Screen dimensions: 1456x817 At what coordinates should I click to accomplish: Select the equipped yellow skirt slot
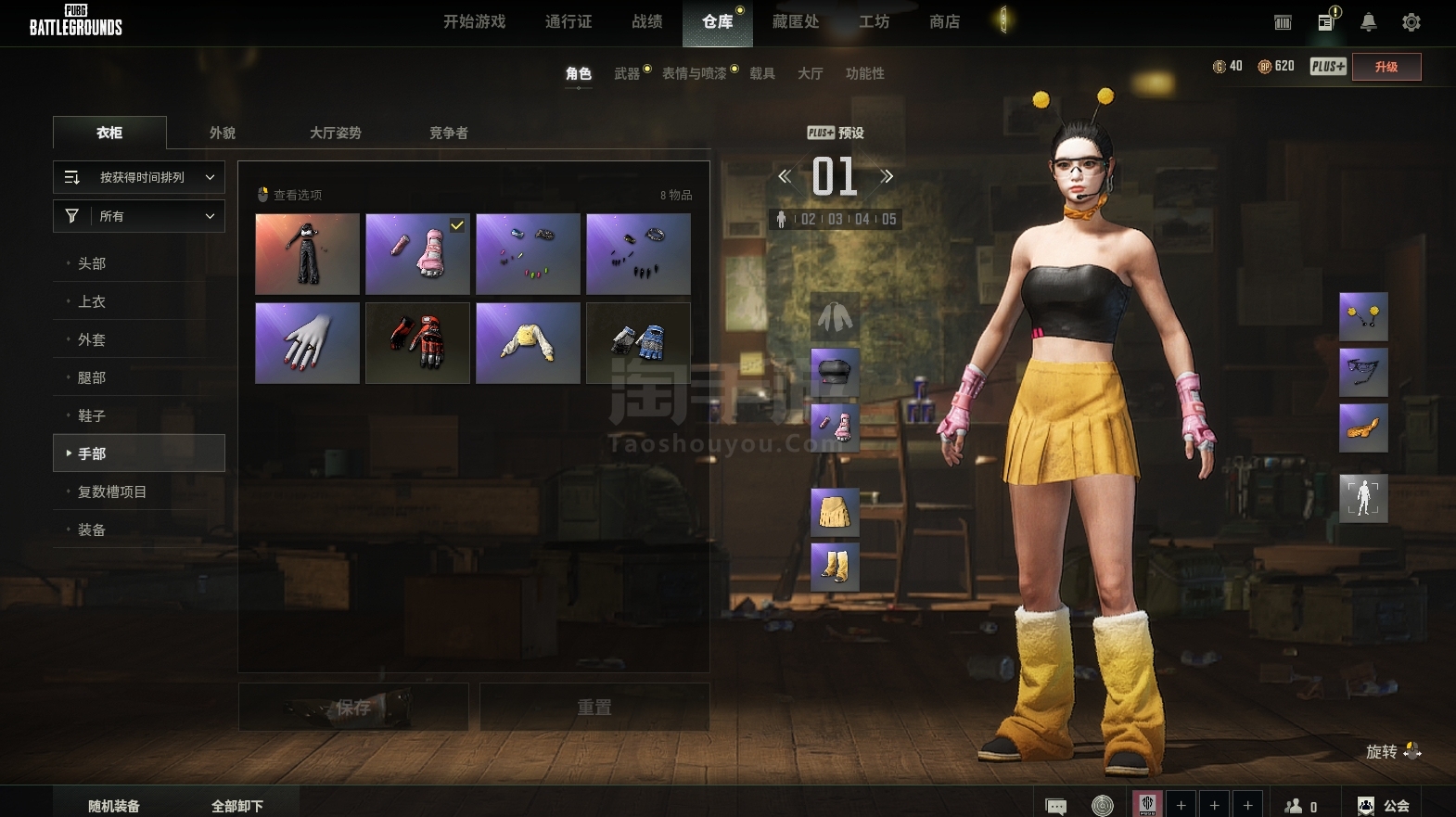click(x=835, y=512)
